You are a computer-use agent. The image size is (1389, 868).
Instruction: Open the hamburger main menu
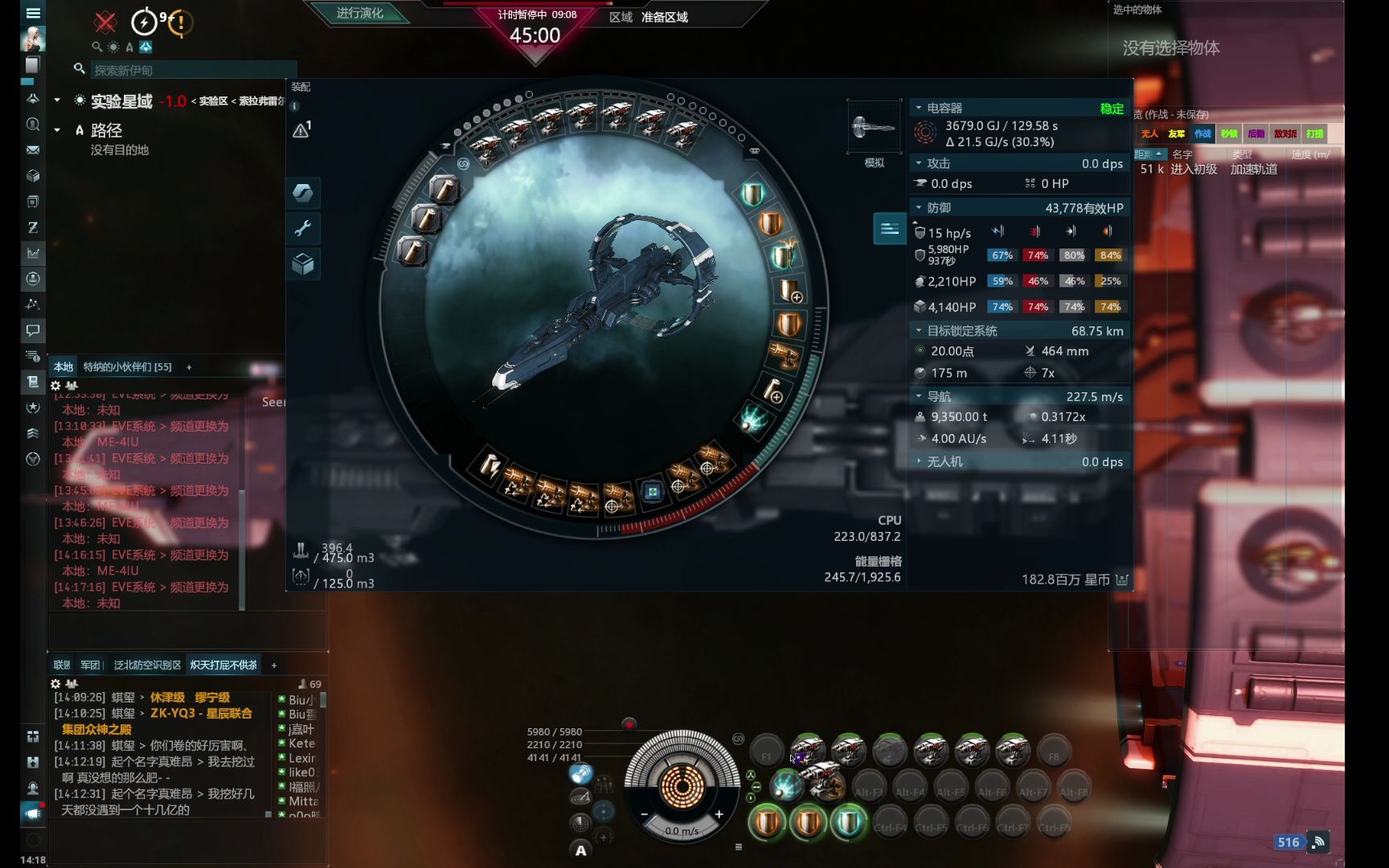tap(33, 13)
